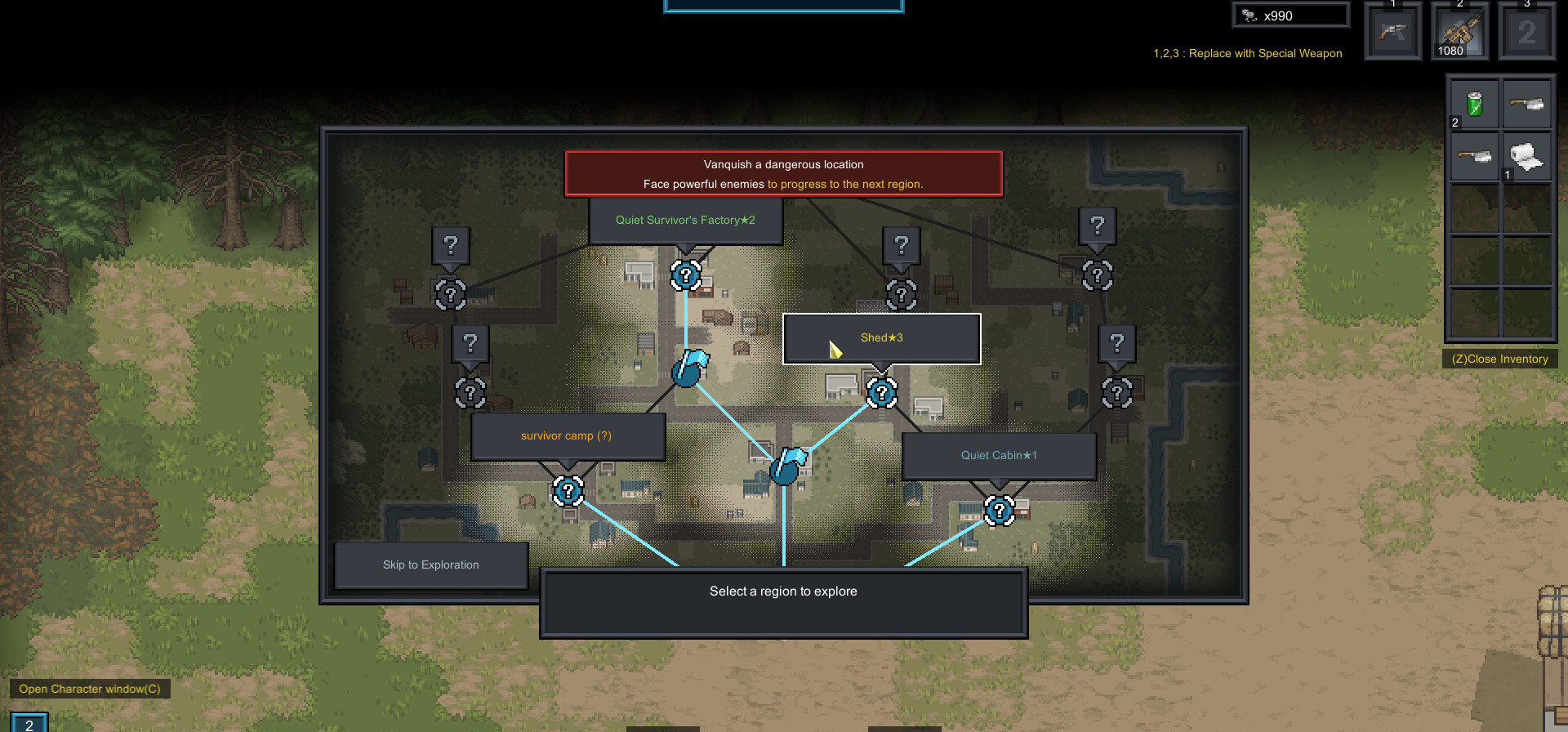Choose the Quiet Survivor's Factory★2 map node
Screen dimensions: 1568x732
coord(686,275)
